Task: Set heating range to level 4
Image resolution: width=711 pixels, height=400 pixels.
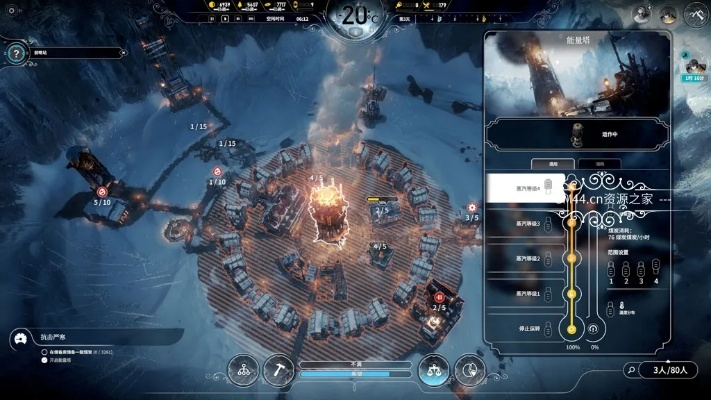Action: (656, 269)
